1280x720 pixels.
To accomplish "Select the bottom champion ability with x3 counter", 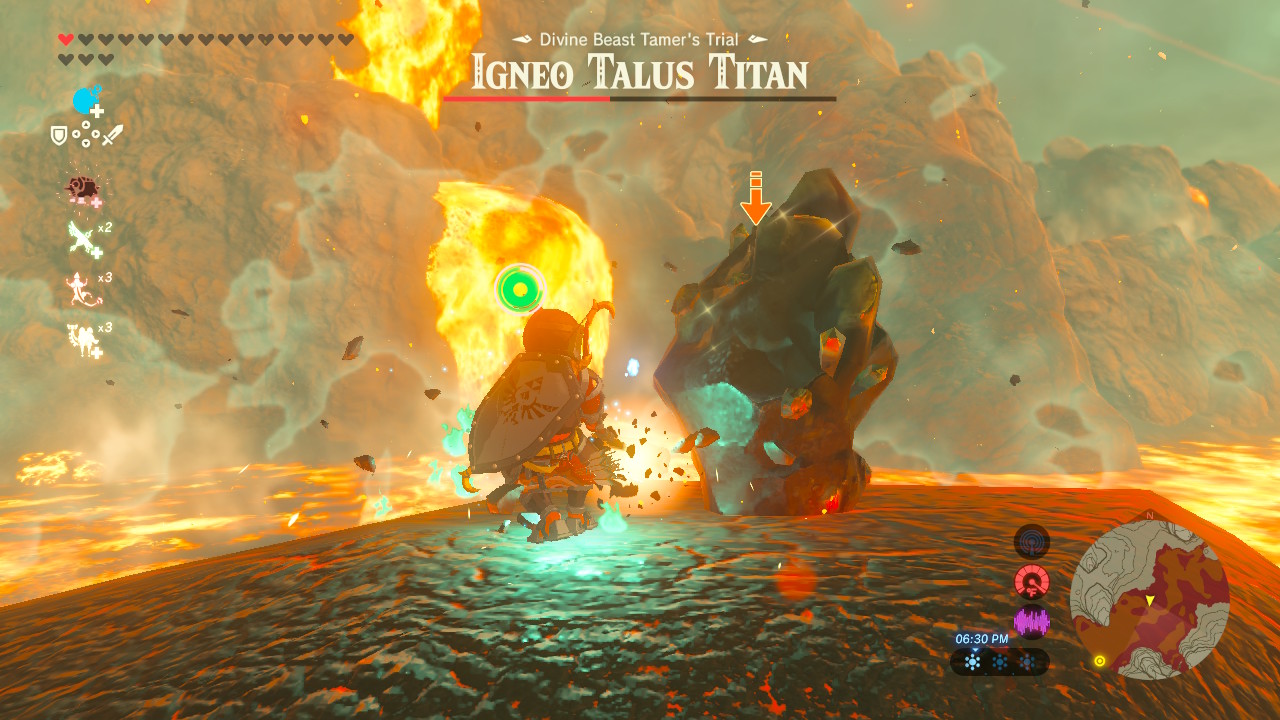I will tap(81, 339).
